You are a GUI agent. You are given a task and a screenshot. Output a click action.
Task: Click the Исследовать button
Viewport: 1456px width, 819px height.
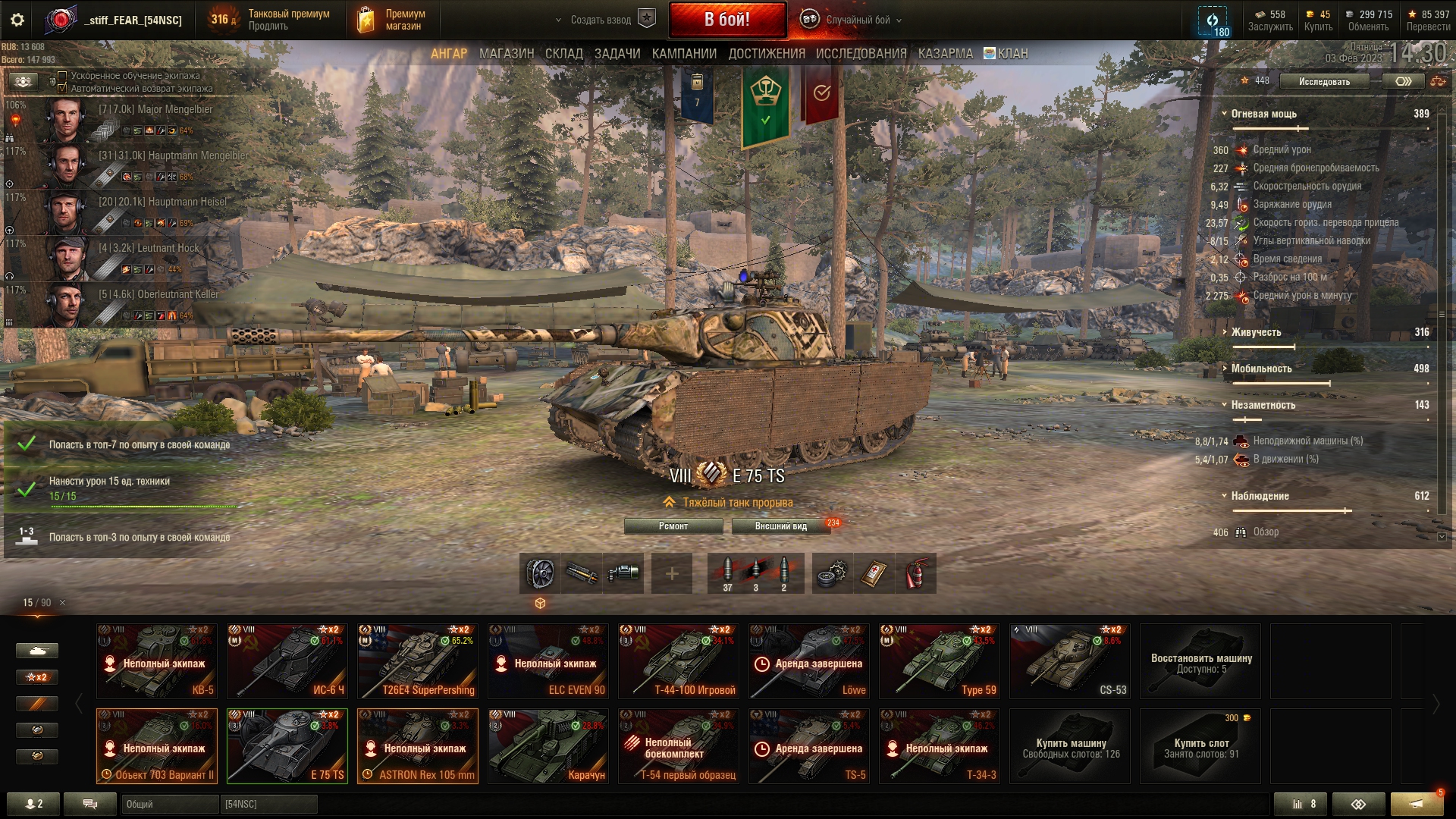click(x=1324, y=81)
